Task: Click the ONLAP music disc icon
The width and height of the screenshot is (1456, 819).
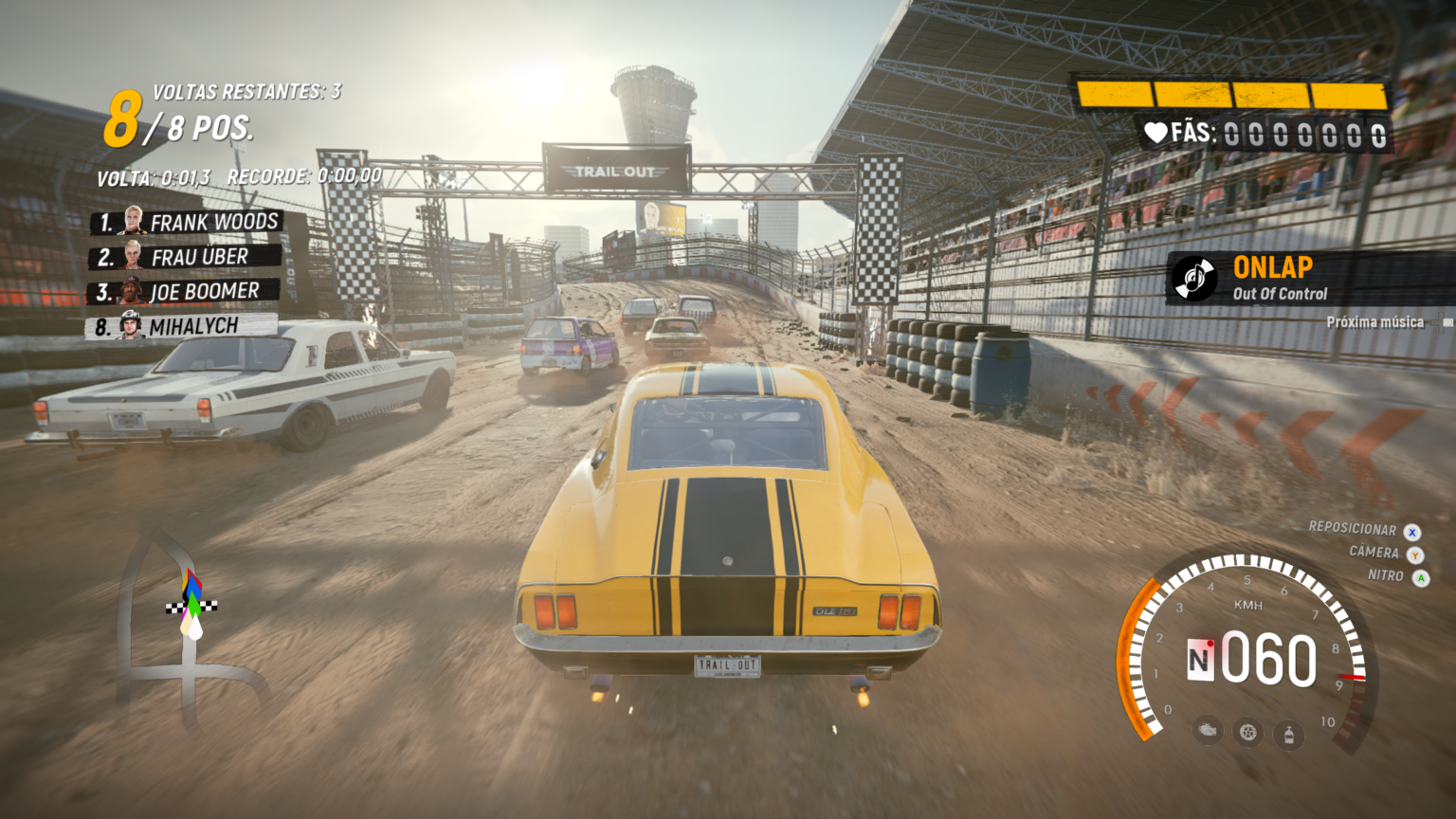Action: (x=1195, y=278)
